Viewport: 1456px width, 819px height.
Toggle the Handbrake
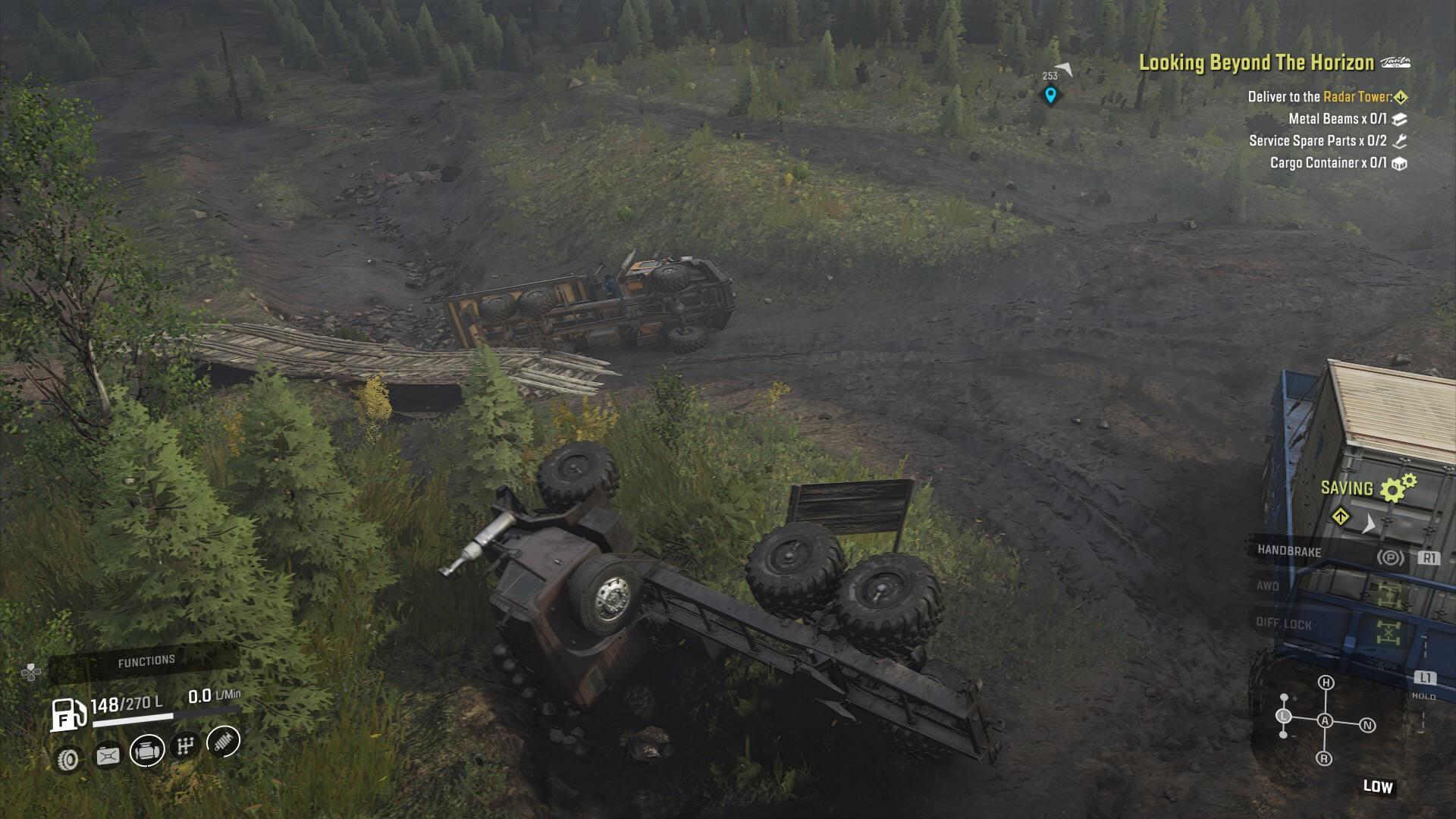click(x=1288, y=551)
